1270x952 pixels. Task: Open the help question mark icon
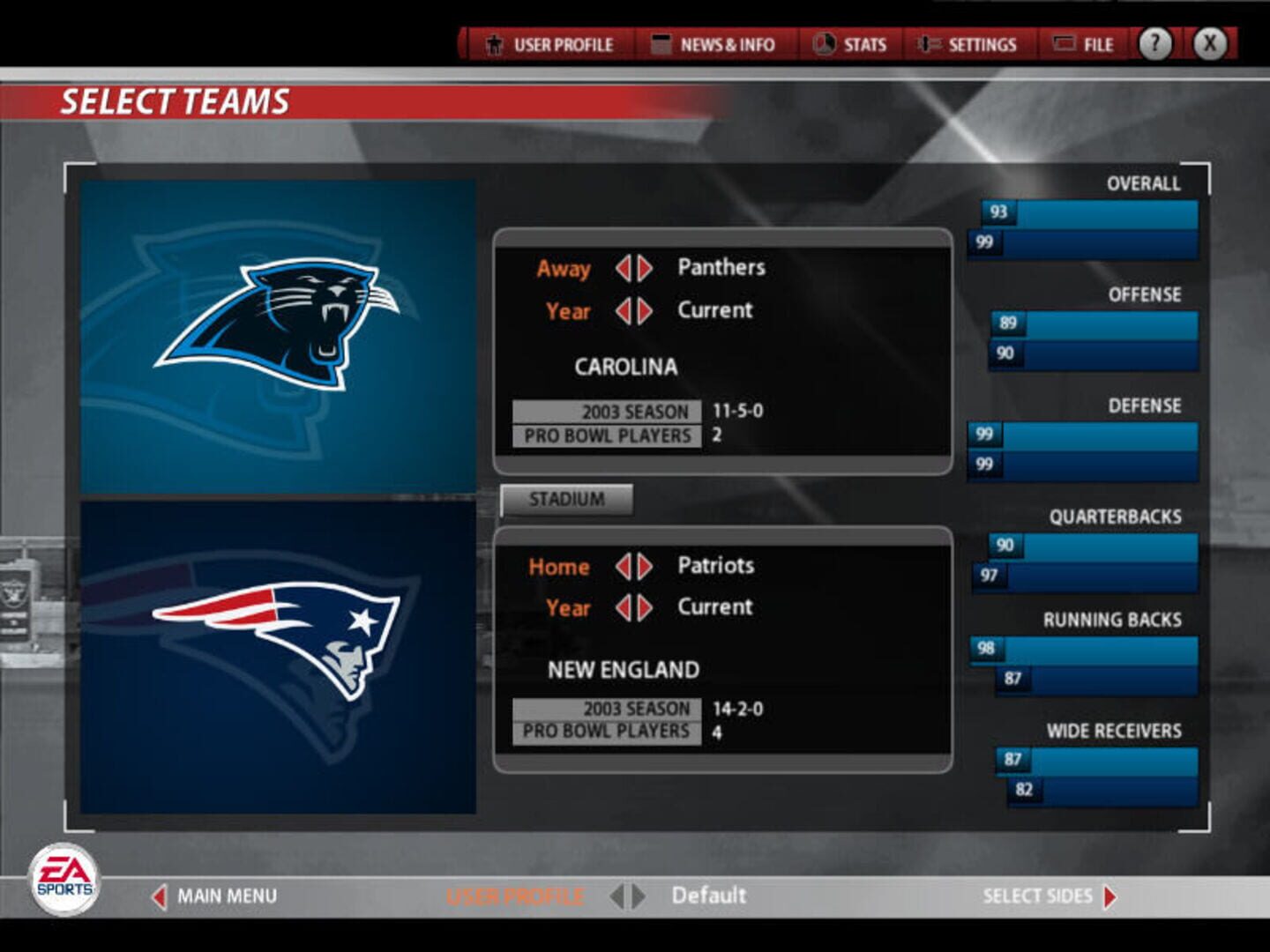(1155, 42)
